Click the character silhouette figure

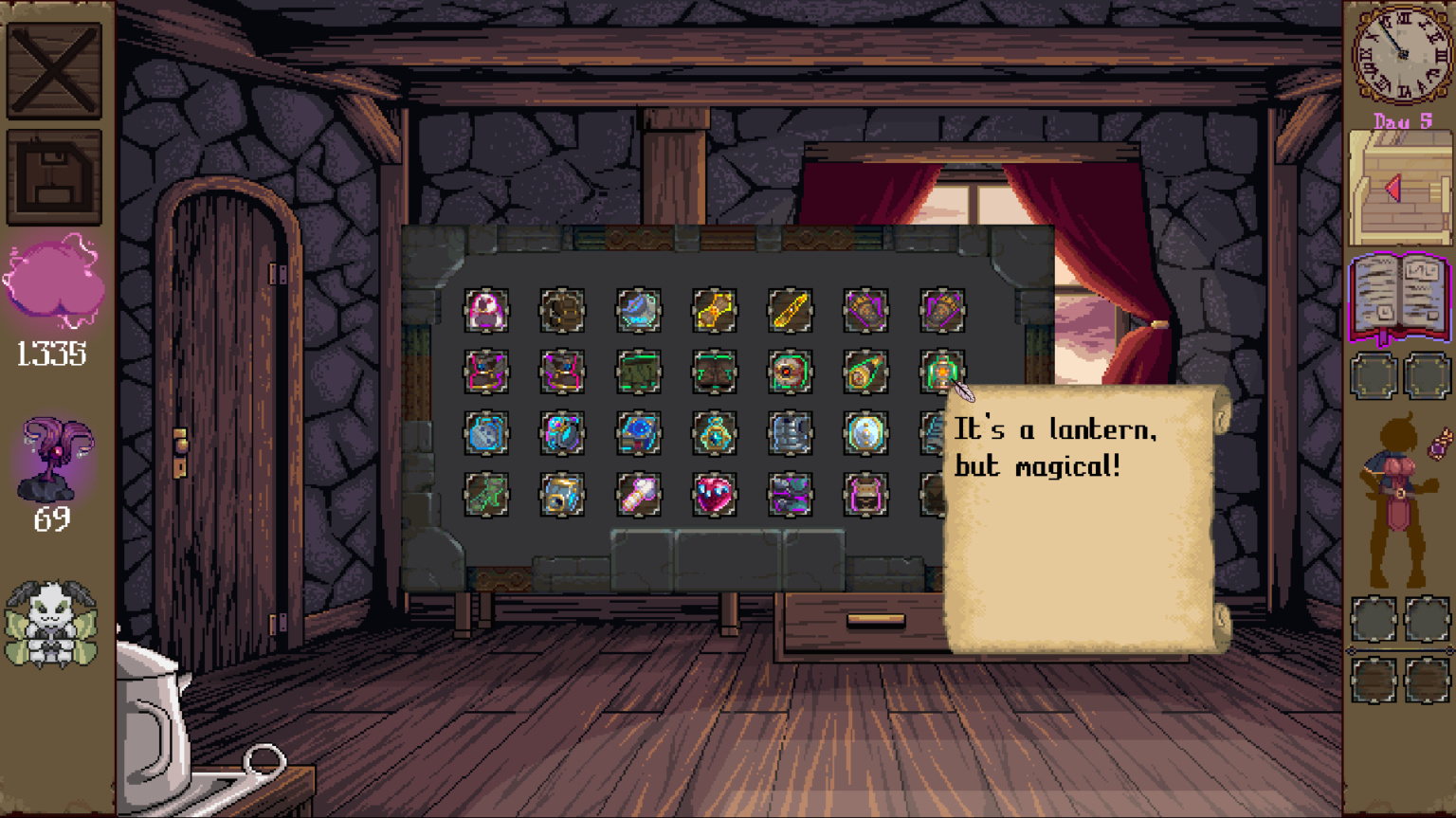click(x=1393, y=502)
